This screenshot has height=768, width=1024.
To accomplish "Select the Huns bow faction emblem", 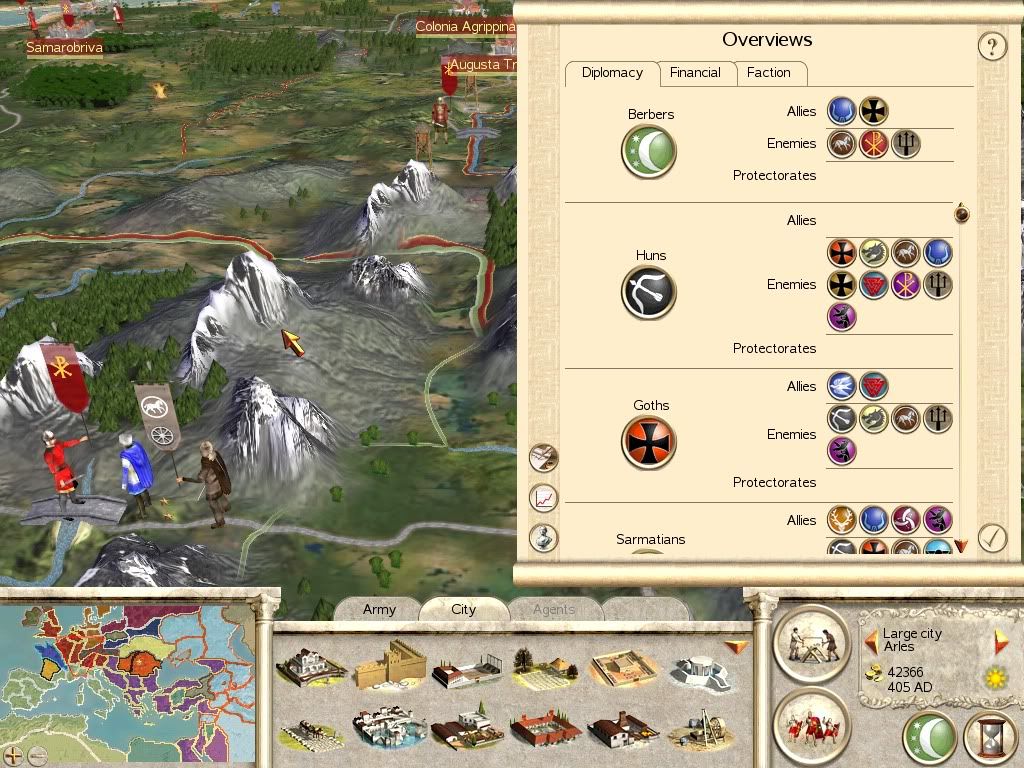I will [x=649, y=292].
